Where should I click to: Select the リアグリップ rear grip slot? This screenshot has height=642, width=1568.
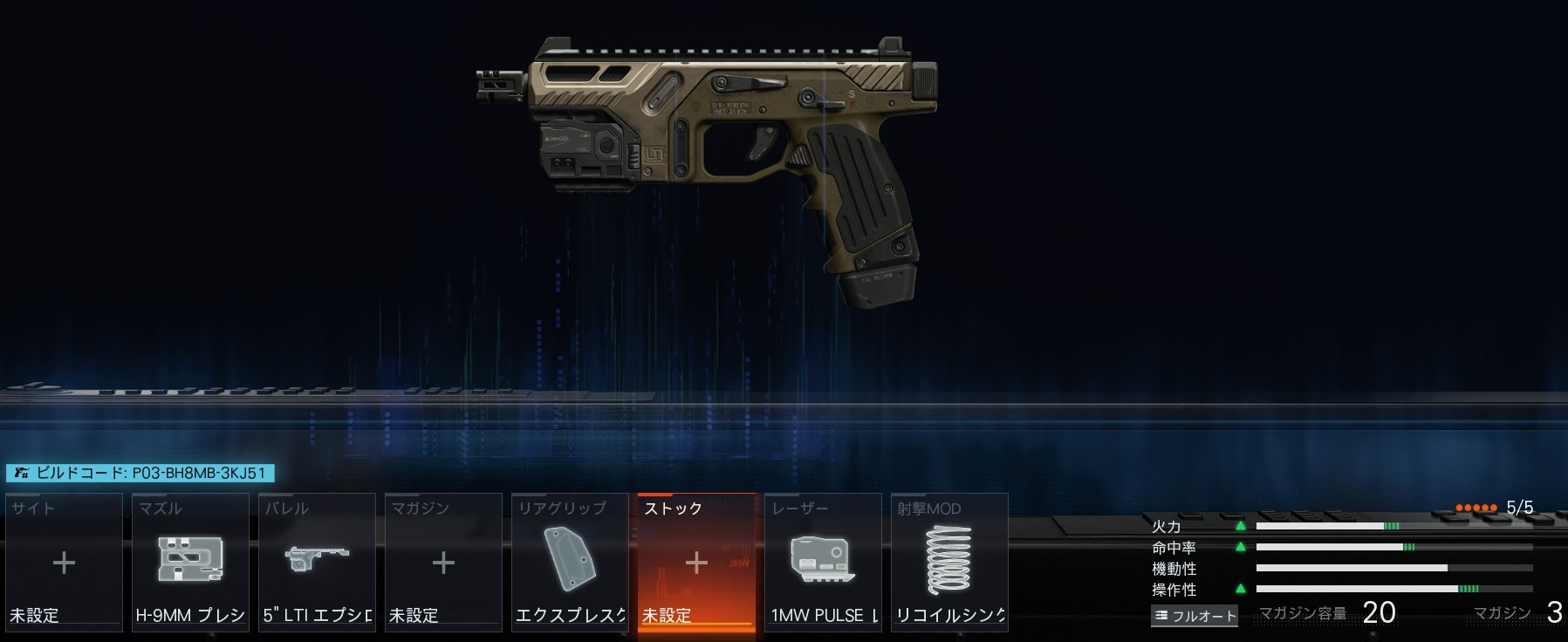[570, 562]
